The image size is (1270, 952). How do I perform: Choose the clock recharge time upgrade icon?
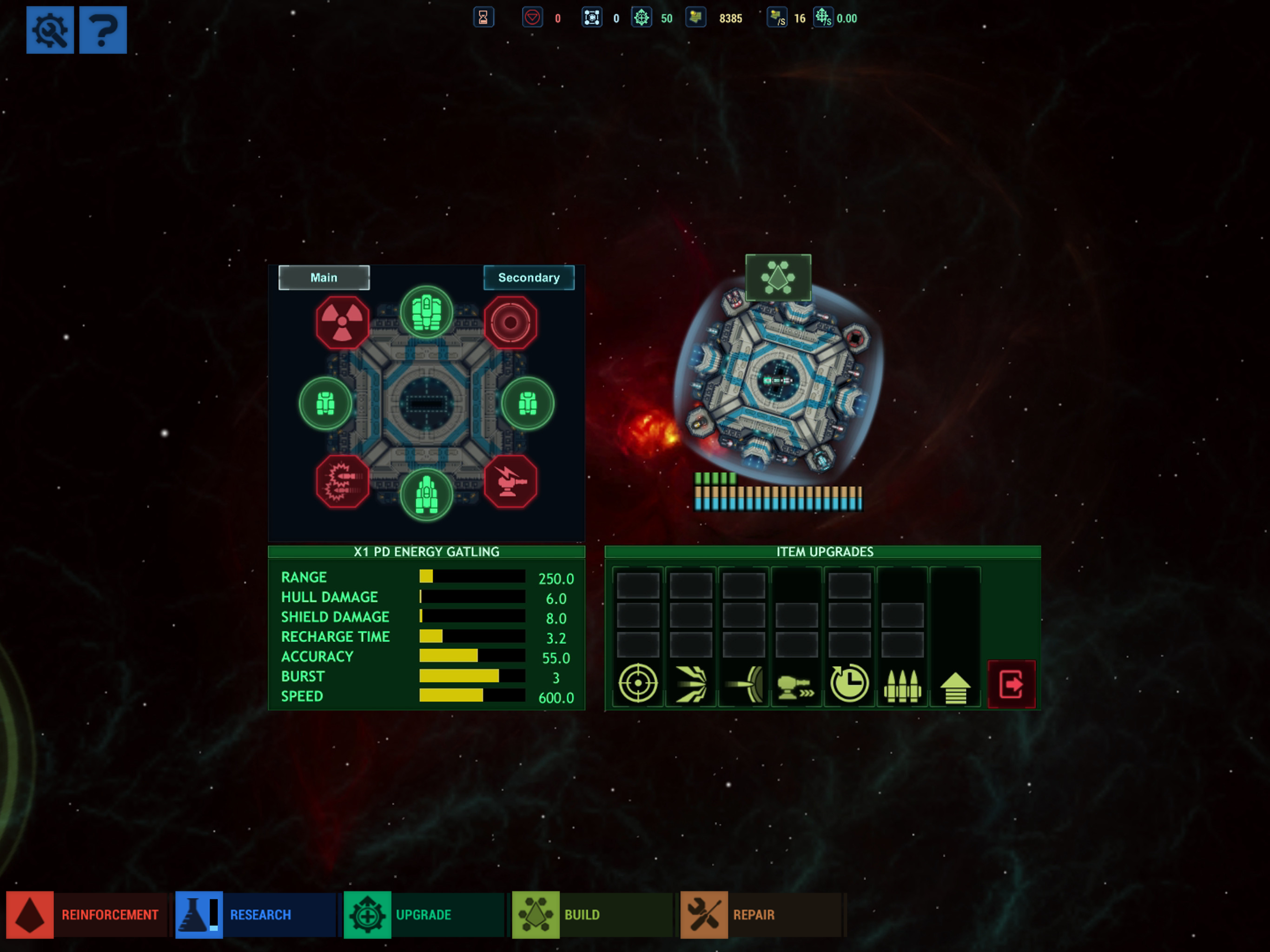pyautogui.click(x=849, y=683)
